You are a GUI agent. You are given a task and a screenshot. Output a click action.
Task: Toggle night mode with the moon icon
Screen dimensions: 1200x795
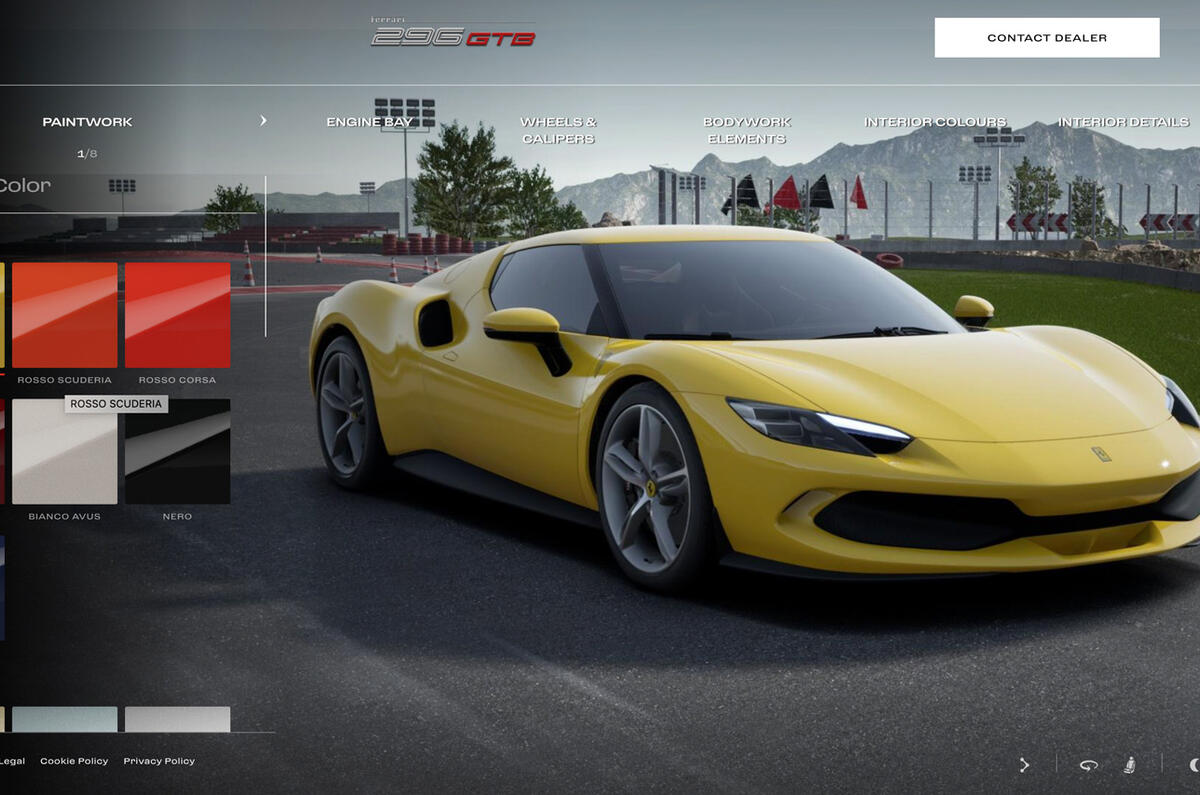[1193, 765]
